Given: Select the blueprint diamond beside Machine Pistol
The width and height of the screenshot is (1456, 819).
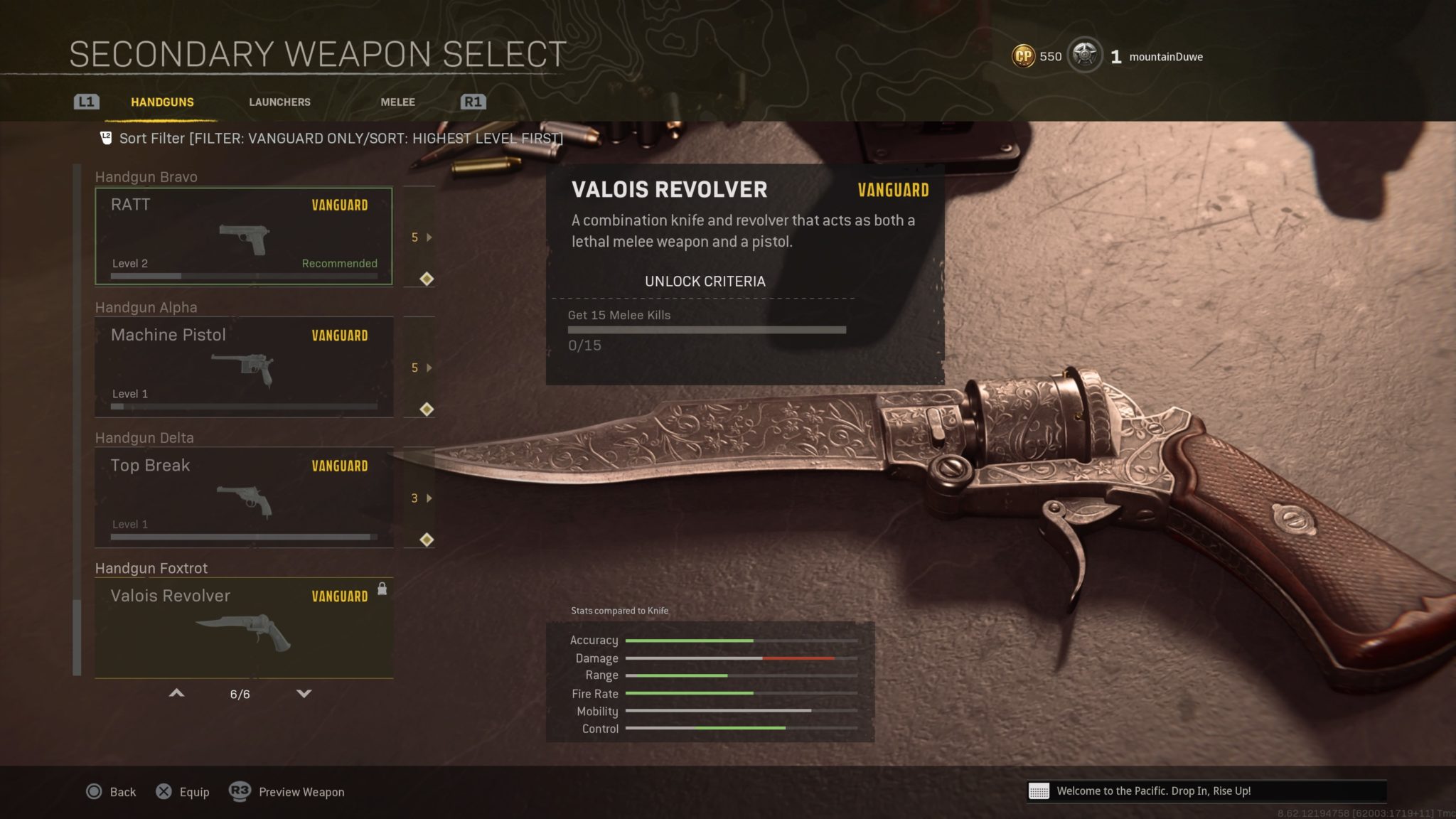Looking at the screenshot, I should pos(426,409).
